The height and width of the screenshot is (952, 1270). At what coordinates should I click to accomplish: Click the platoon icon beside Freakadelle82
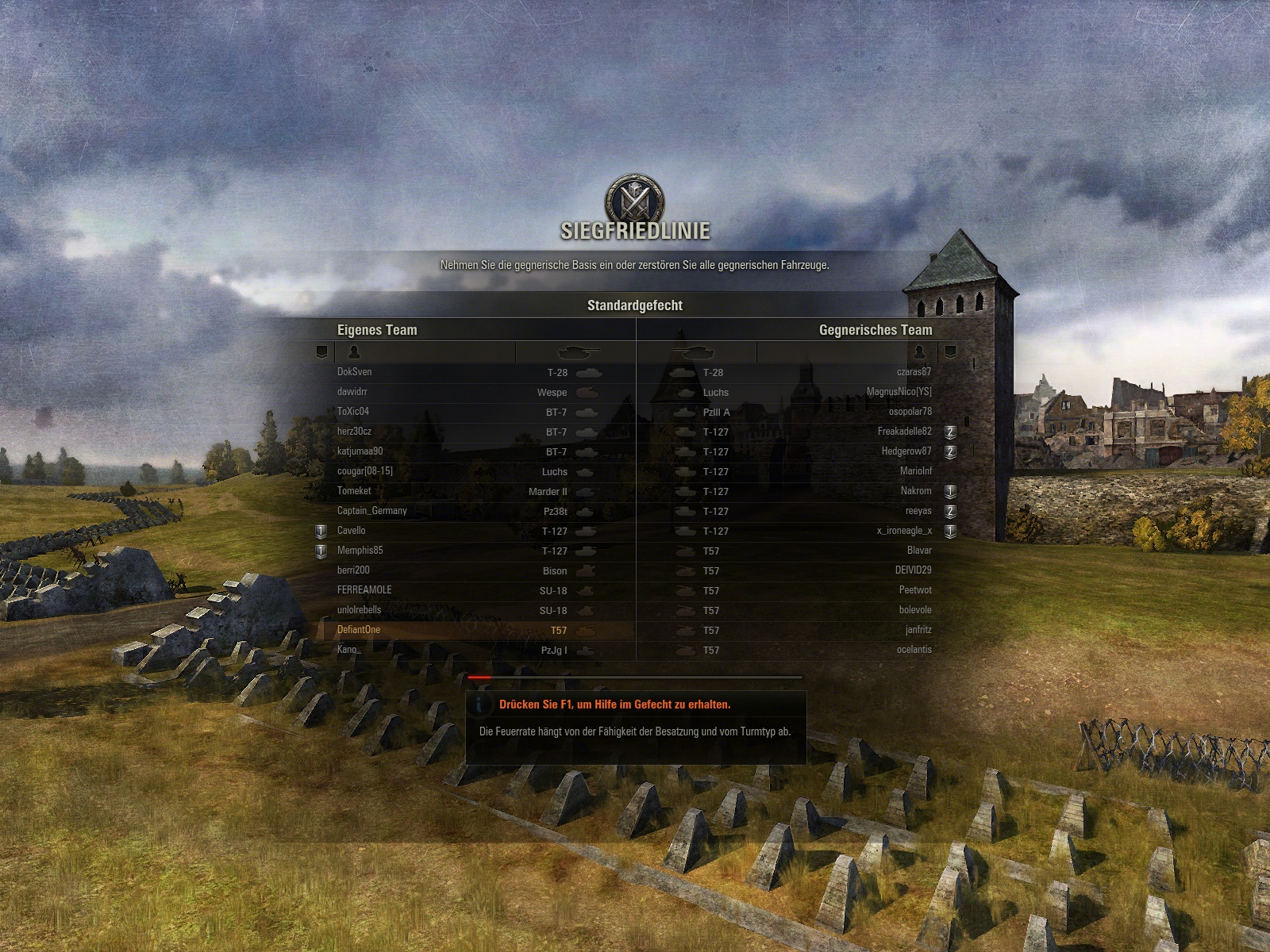click(x=950, y=432)
